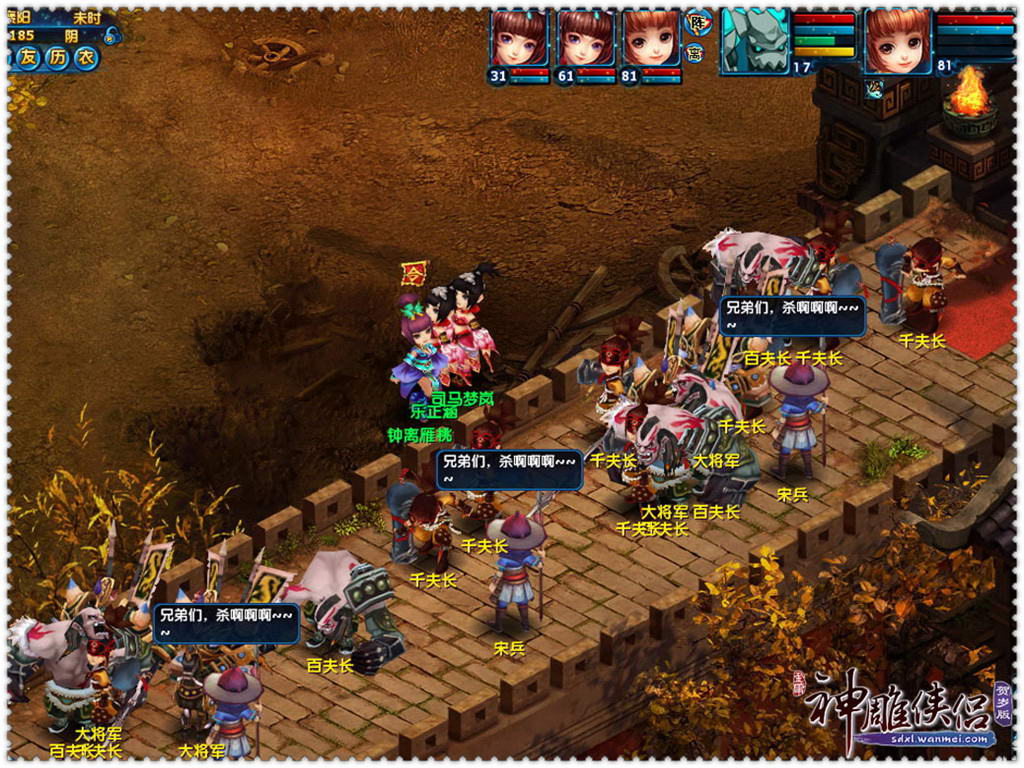
Task: Open the 阵 formation button
Action: (x=697, y=22)
